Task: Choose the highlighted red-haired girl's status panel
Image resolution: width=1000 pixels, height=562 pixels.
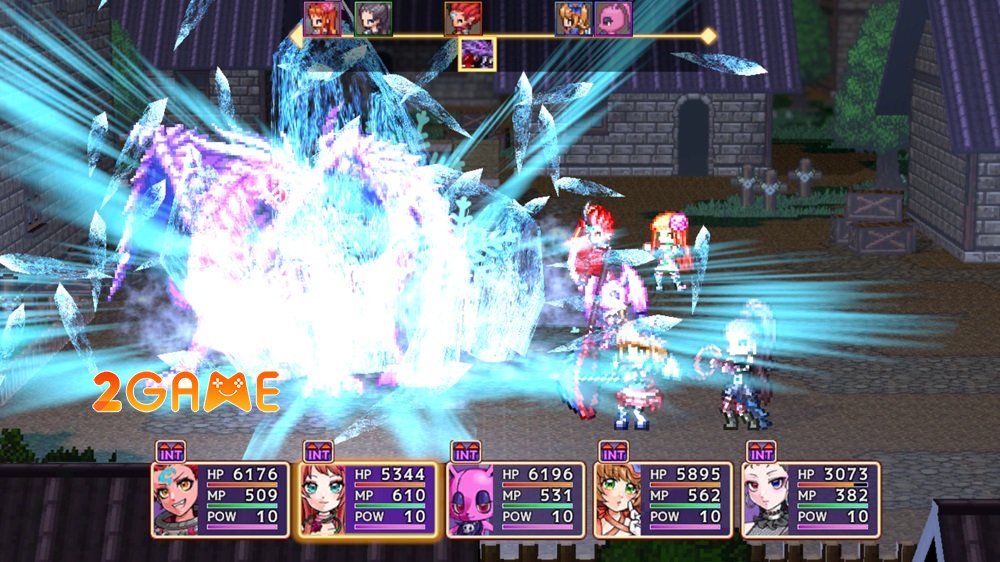Action: pyautogui.click(x=368, y=499)
